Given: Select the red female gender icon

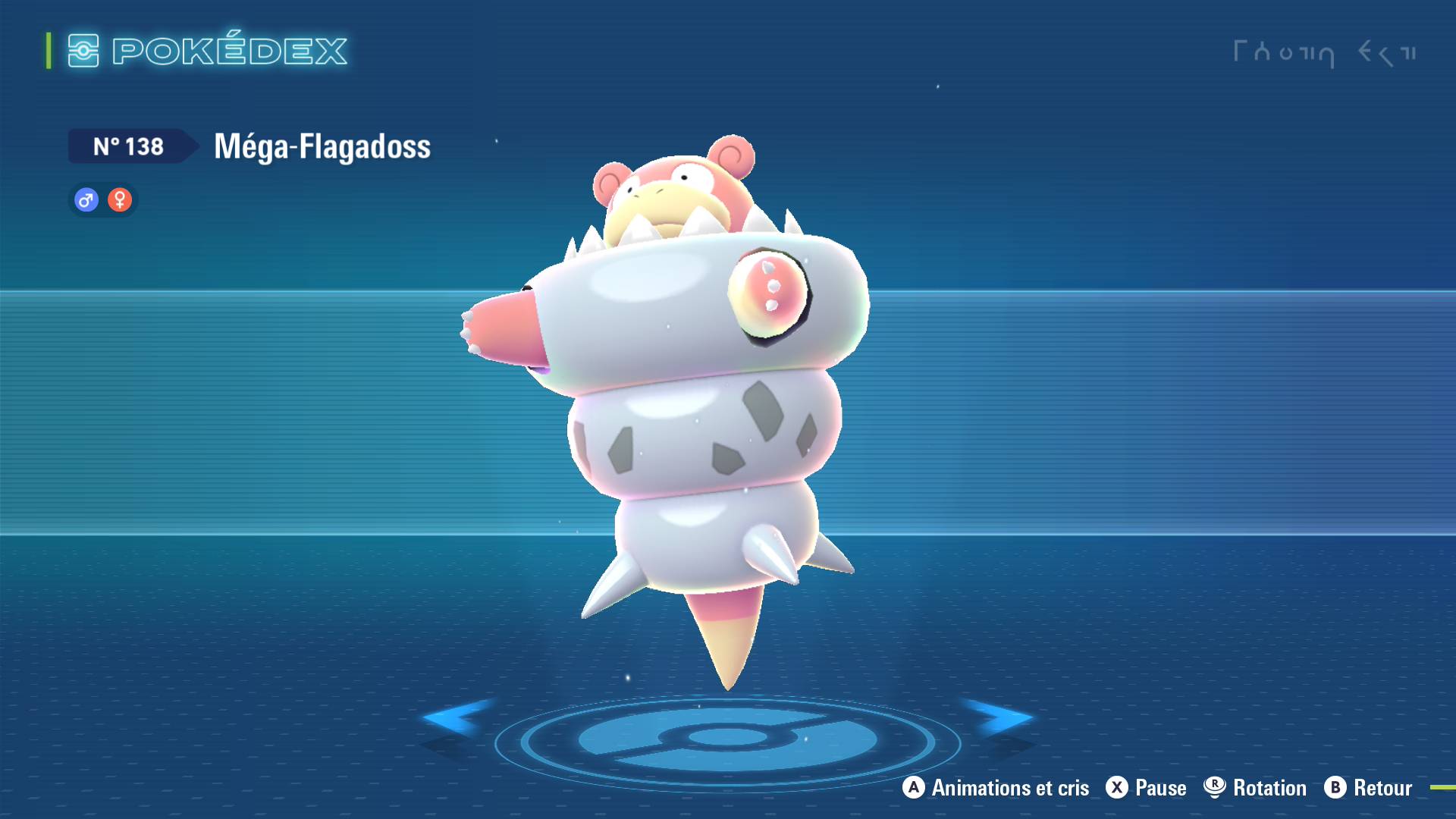Looking at the screenshot, I should (120, 200).
